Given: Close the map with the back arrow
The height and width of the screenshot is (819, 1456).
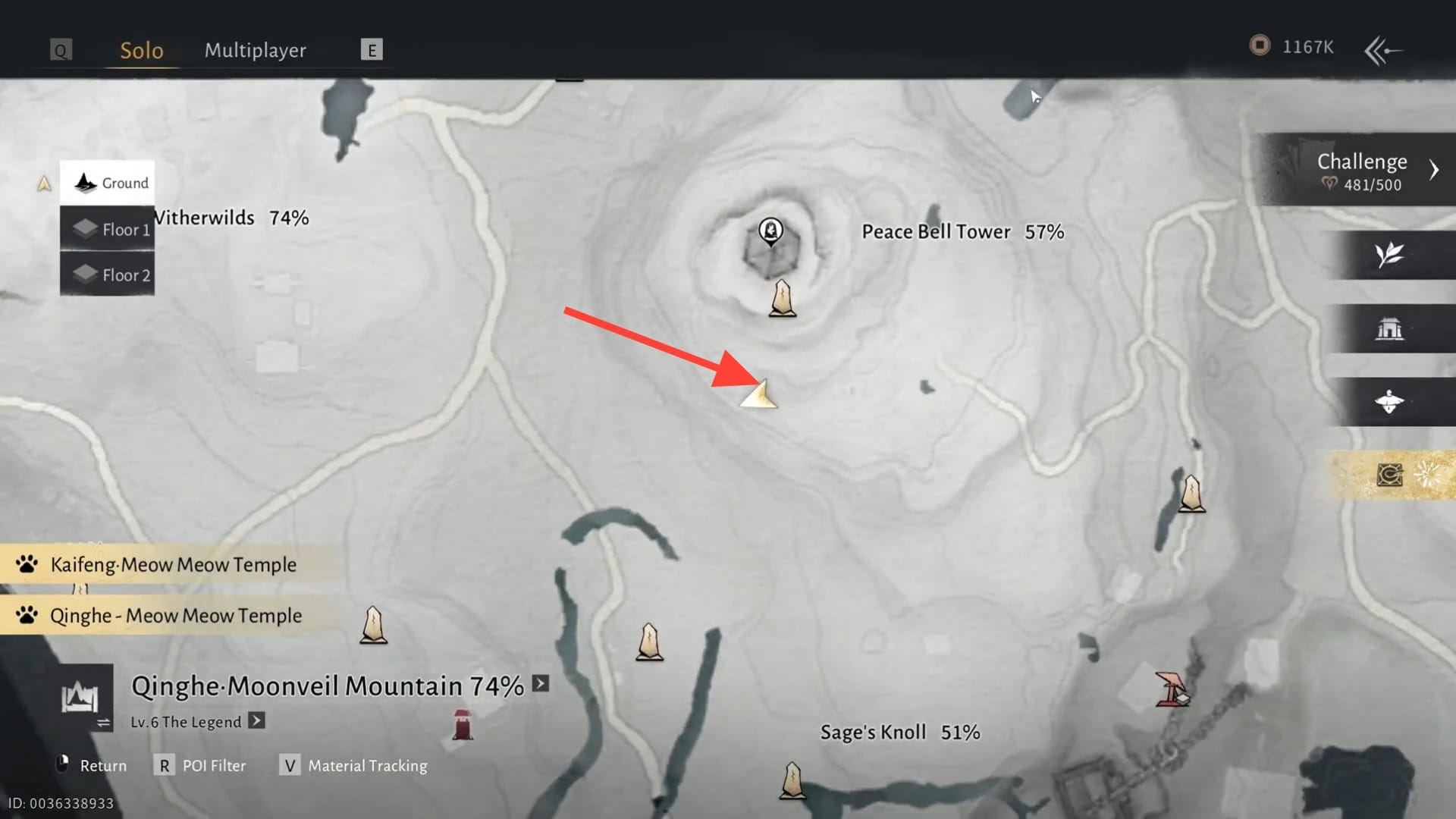Looking at the screenshot, I should tap(1383, 50).
